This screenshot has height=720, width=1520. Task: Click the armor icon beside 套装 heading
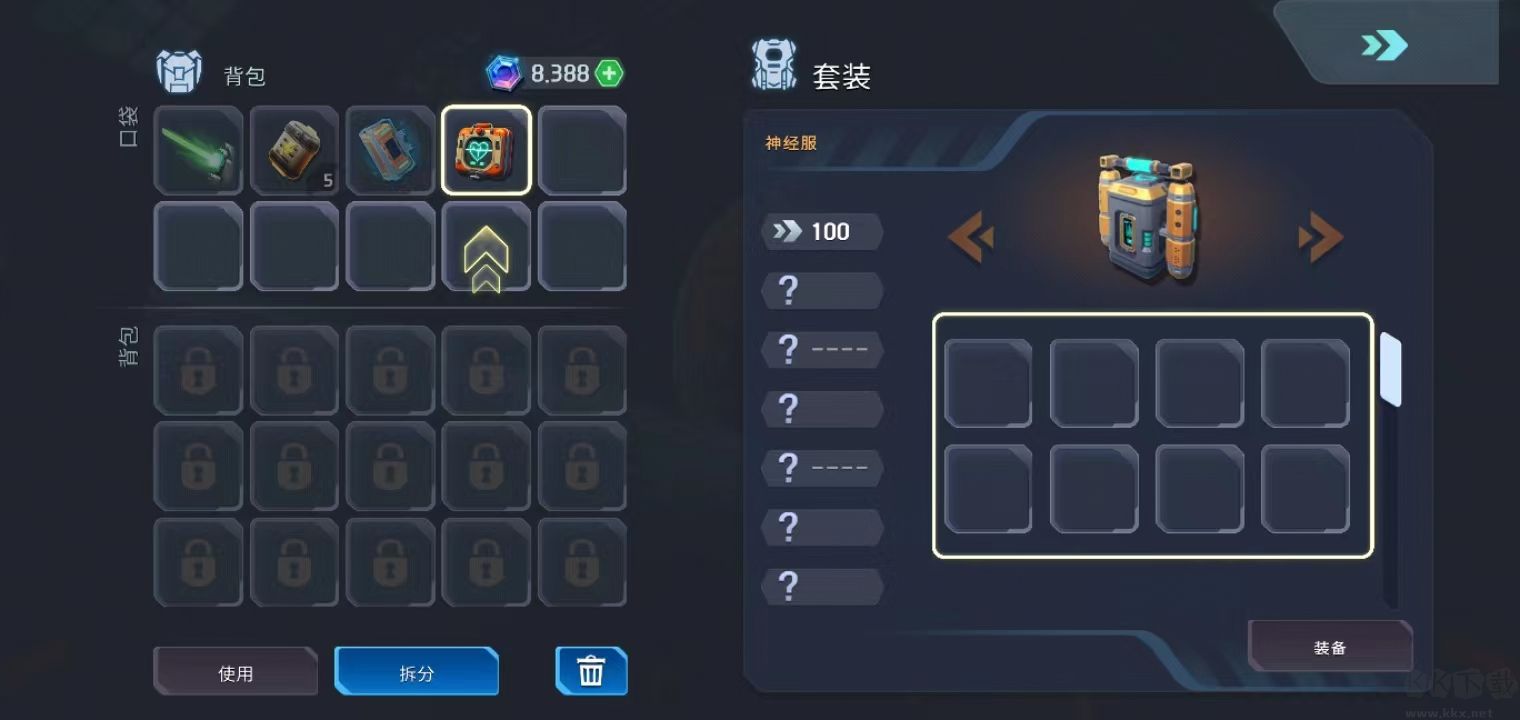coord(775,66)
